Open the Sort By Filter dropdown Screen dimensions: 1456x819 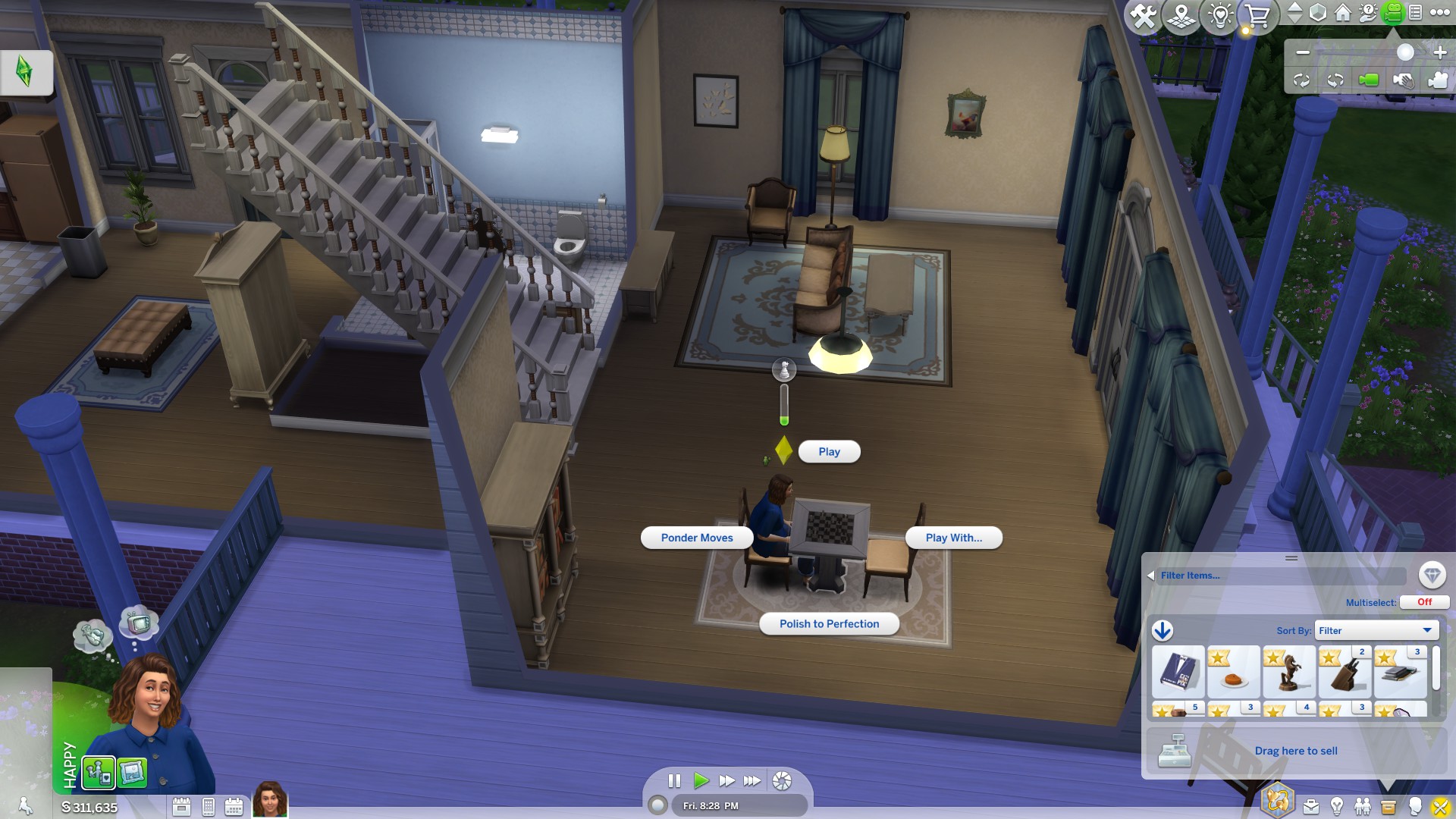tap(1376, 630)
